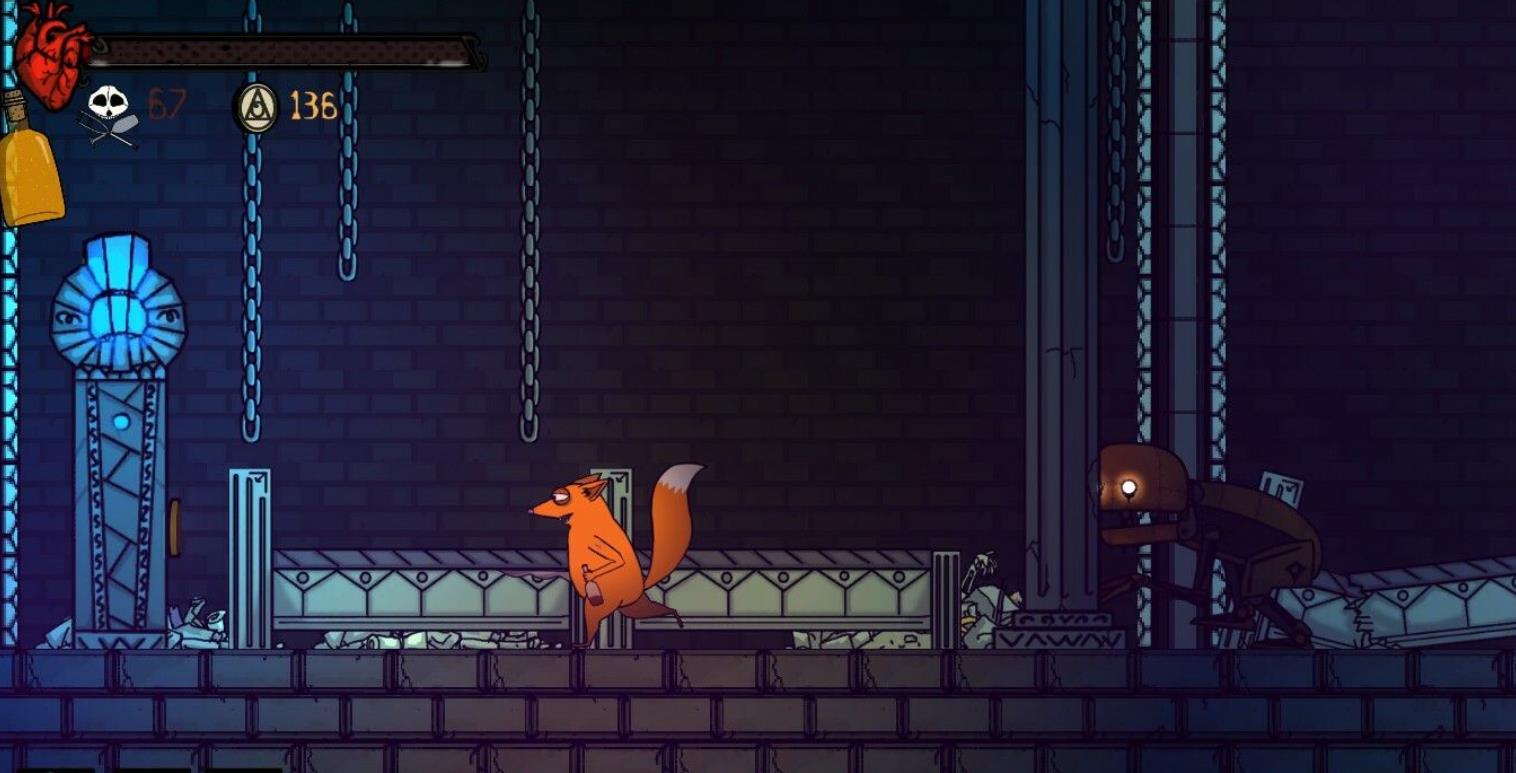Click the red anatomical heart icon
Viewport: 1516px width, 773px height.
click(50, 51)
